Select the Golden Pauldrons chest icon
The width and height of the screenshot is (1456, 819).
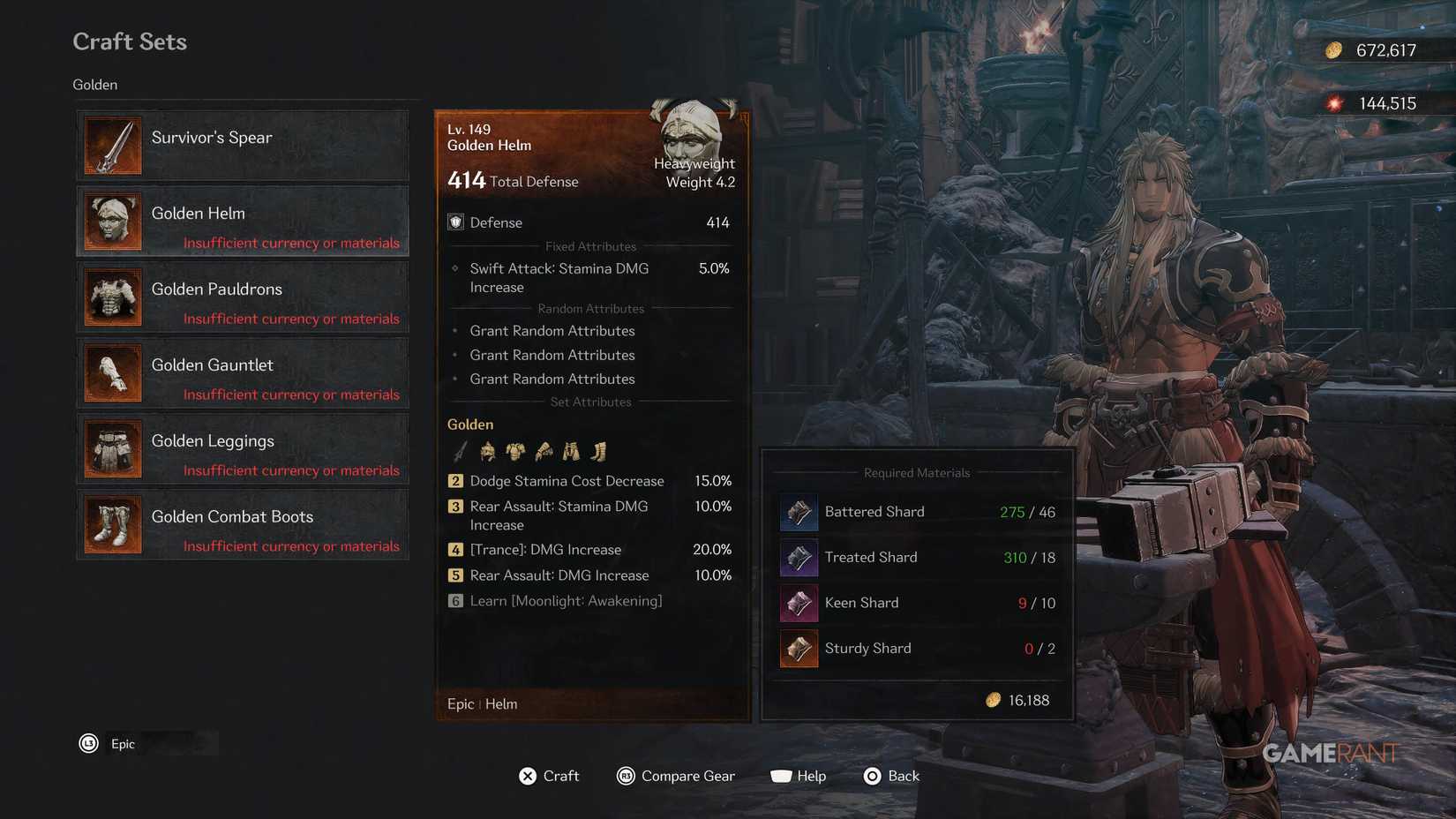[x=112, y=297]
